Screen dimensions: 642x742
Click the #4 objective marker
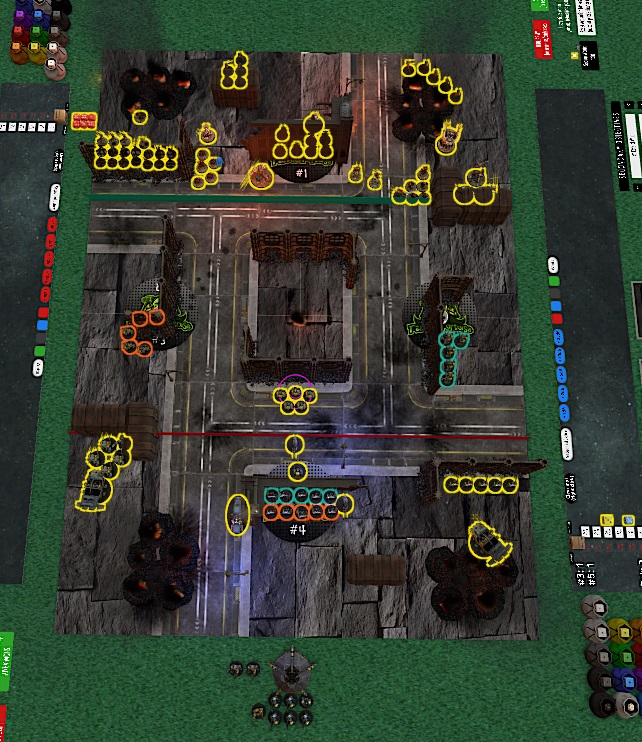coord(297,529)
